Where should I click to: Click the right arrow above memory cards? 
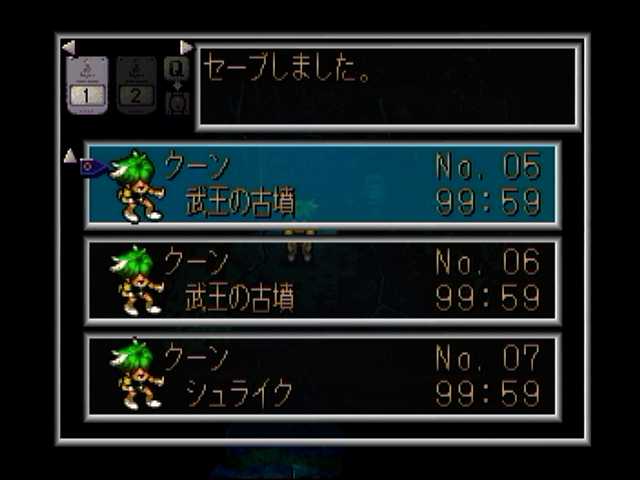pyautogui.click(x=186, y=47)
